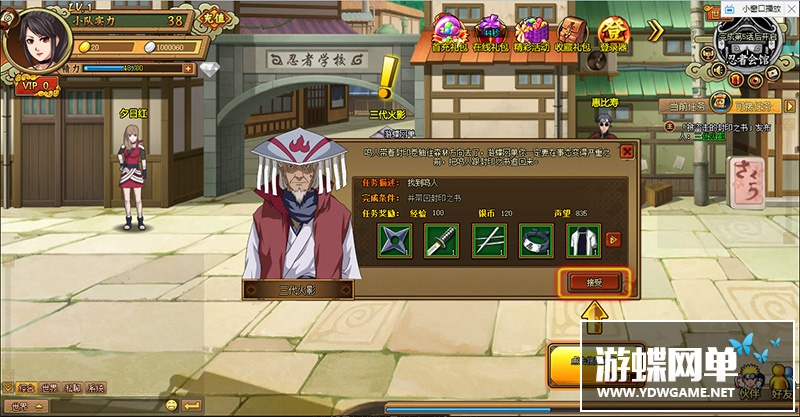Screen dimensions: 800x417
Task: Select the white jacket reward item
Action: (x=584, y=240)
